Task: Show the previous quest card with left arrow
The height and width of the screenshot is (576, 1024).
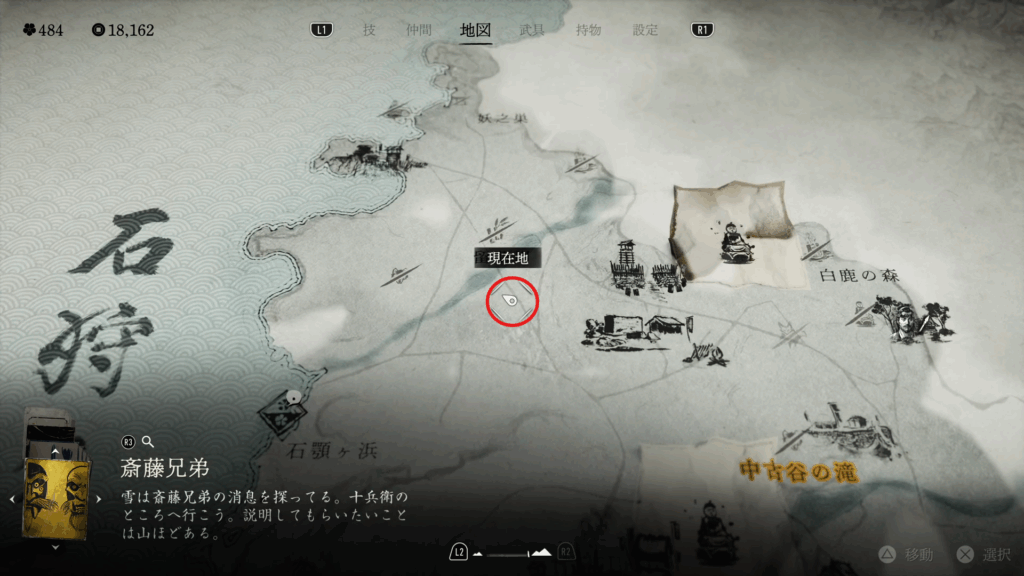Action: (x=12, y=498)
